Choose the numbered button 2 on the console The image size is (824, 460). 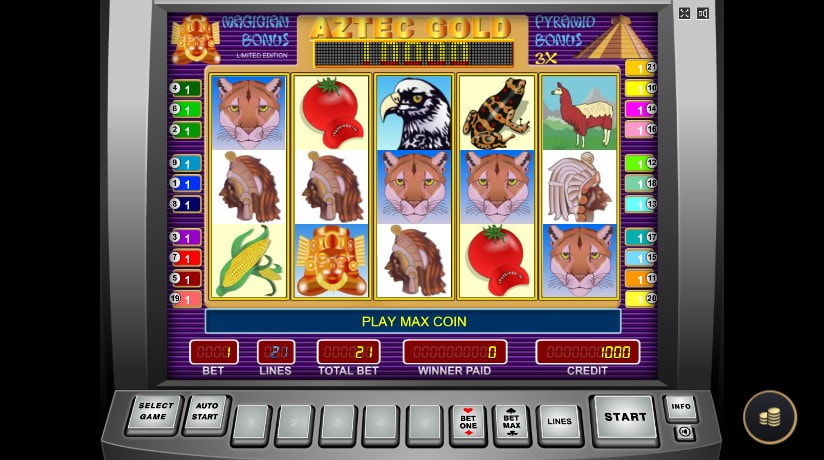293,425
